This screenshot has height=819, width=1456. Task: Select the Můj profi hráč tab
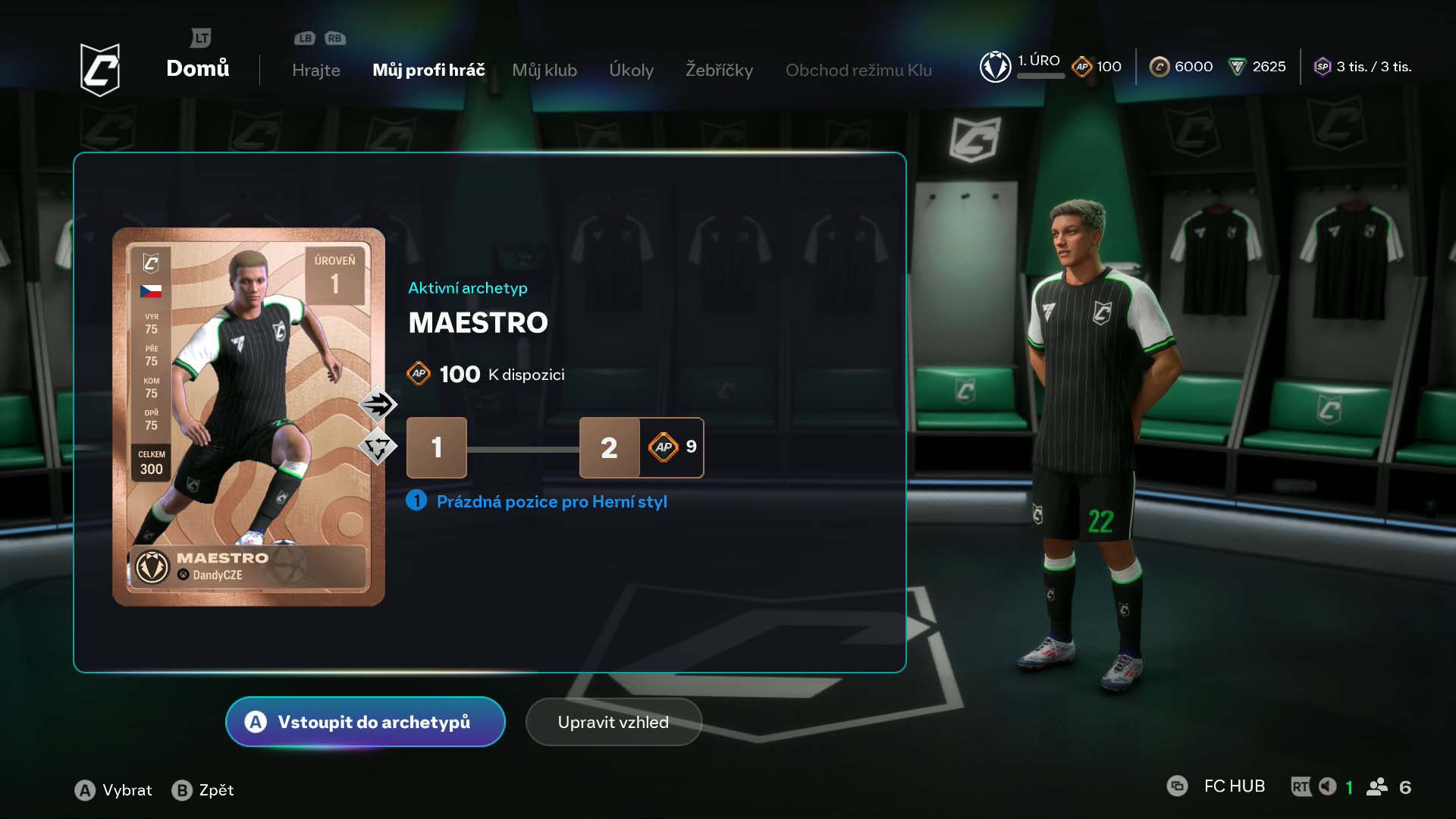(428, 70)
